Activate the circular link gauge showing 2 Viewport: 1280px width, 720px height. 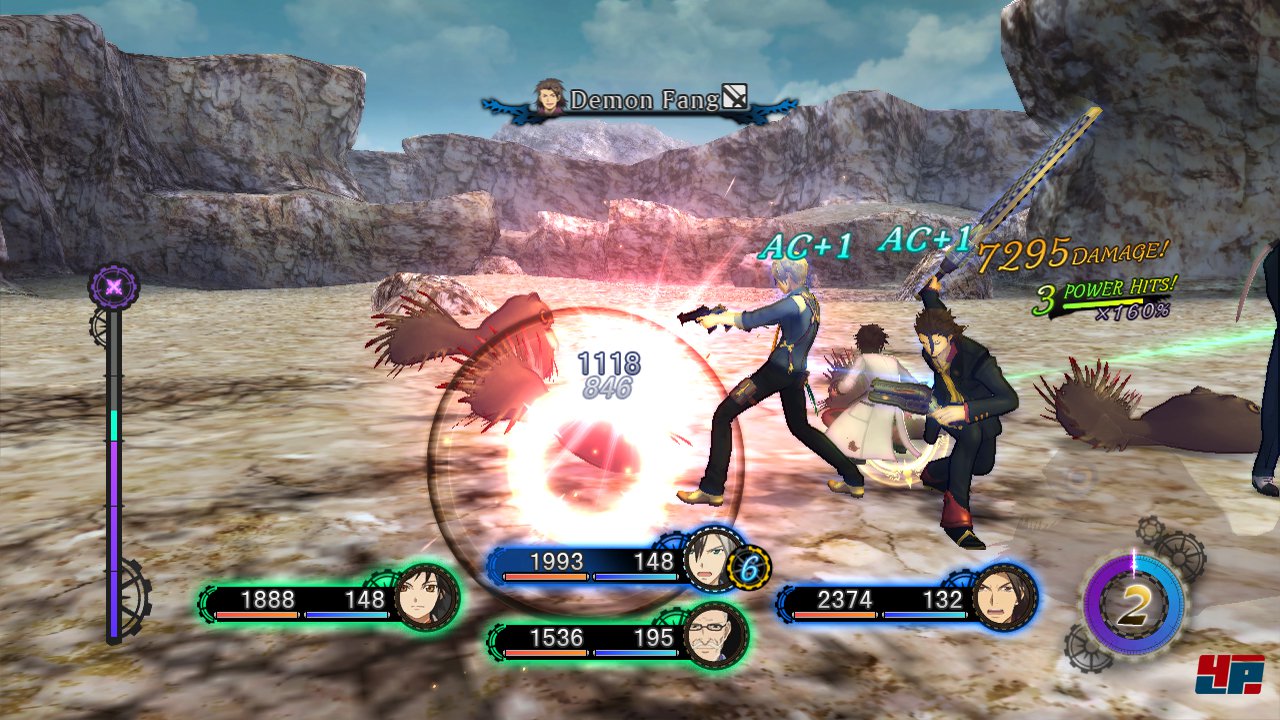point(1133,605)
